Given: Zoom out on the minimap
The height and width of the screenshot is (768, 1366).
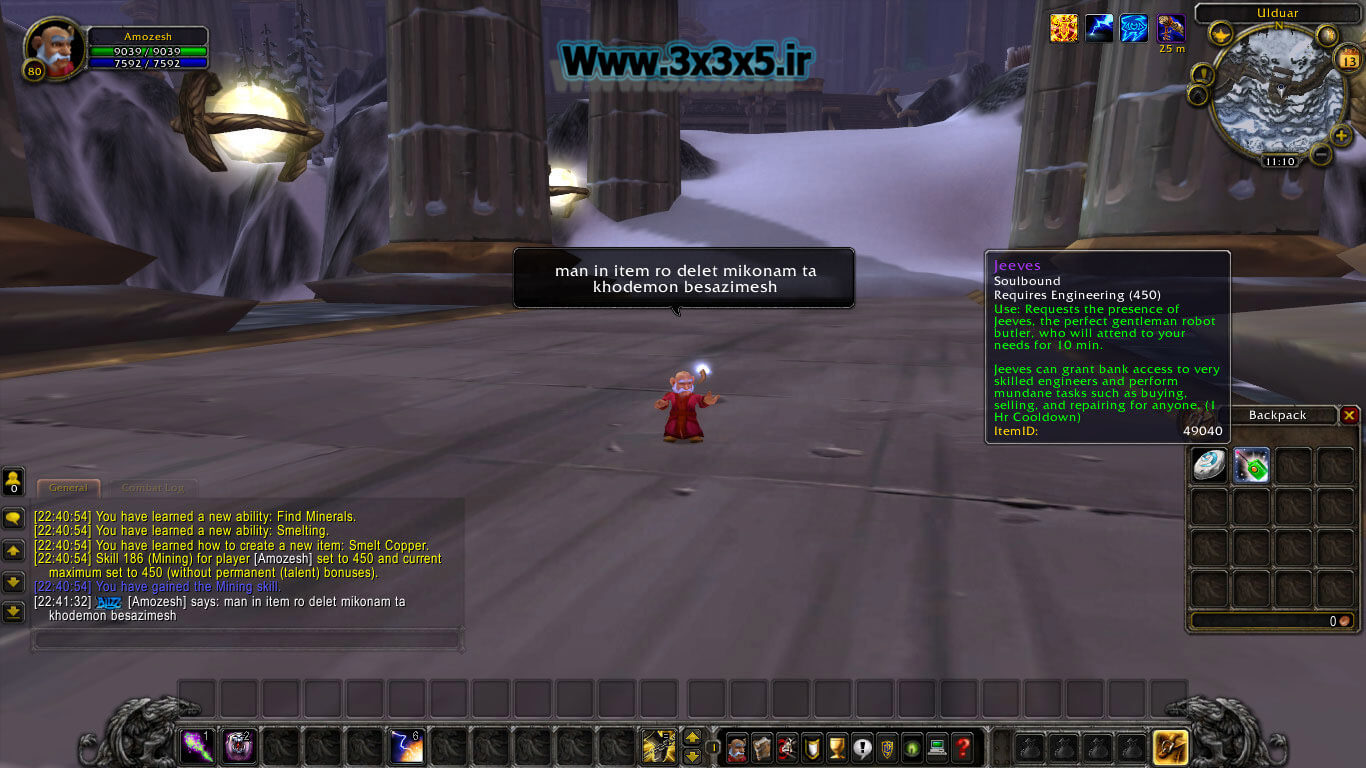Looking at the screenshot, I should click(1320, 155).
